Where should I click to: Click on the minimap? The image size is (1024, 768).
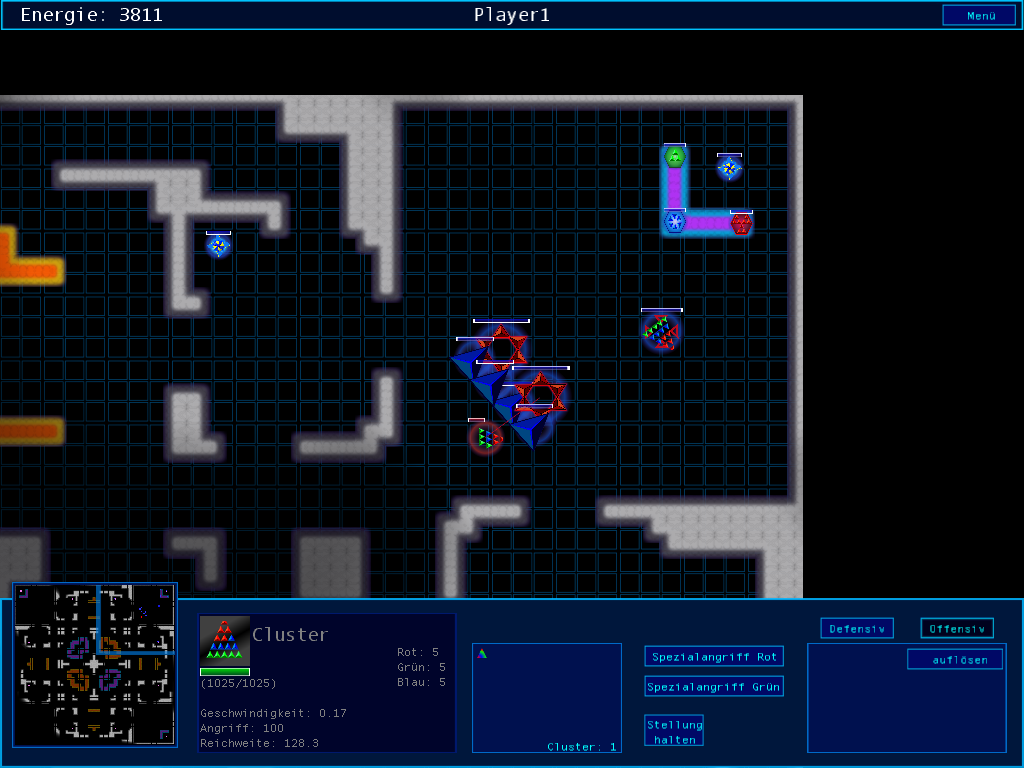click(95, 664)
